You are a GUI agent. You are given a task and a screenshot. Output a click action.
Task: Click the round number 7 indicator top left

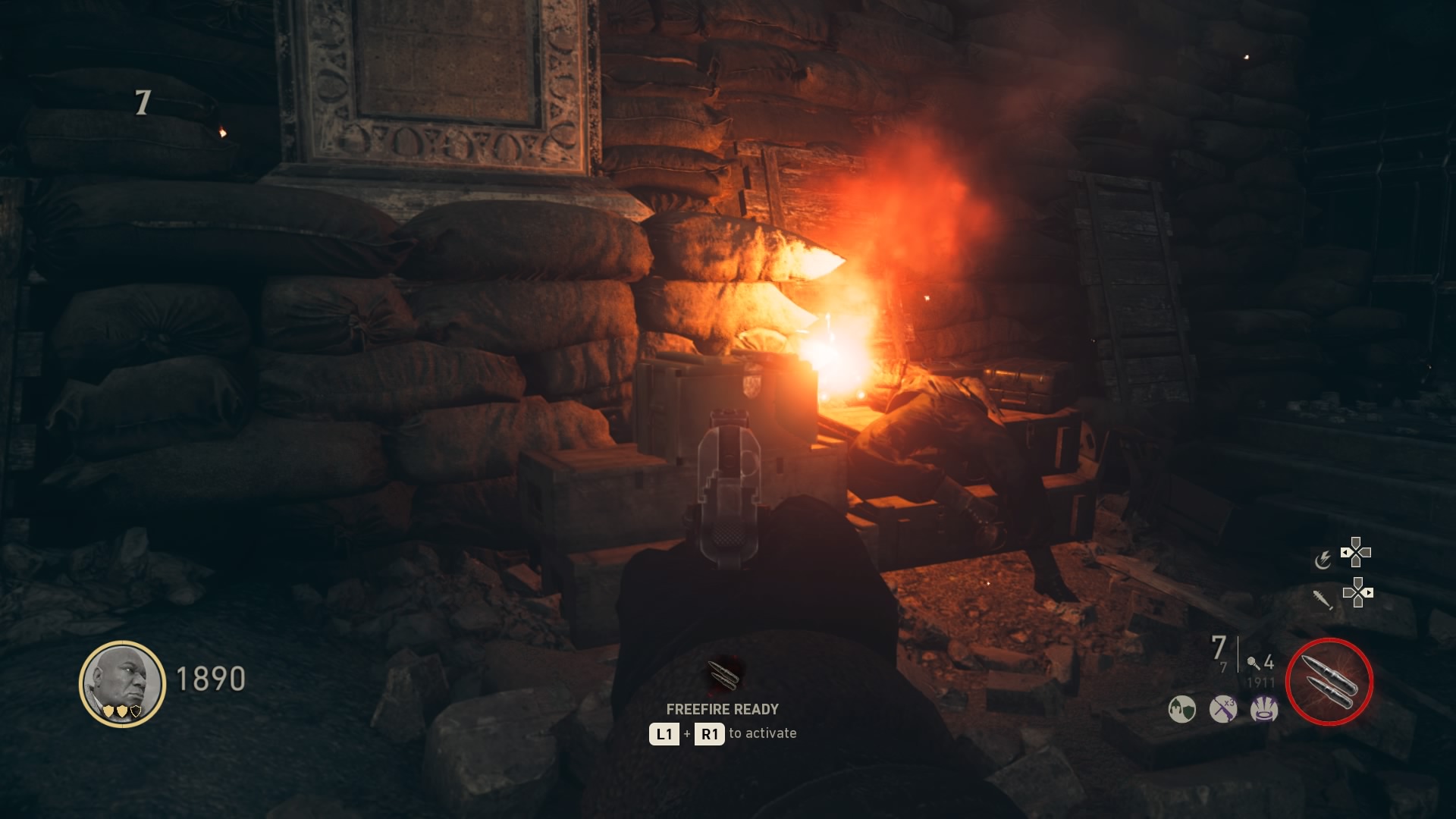[141, 102]
